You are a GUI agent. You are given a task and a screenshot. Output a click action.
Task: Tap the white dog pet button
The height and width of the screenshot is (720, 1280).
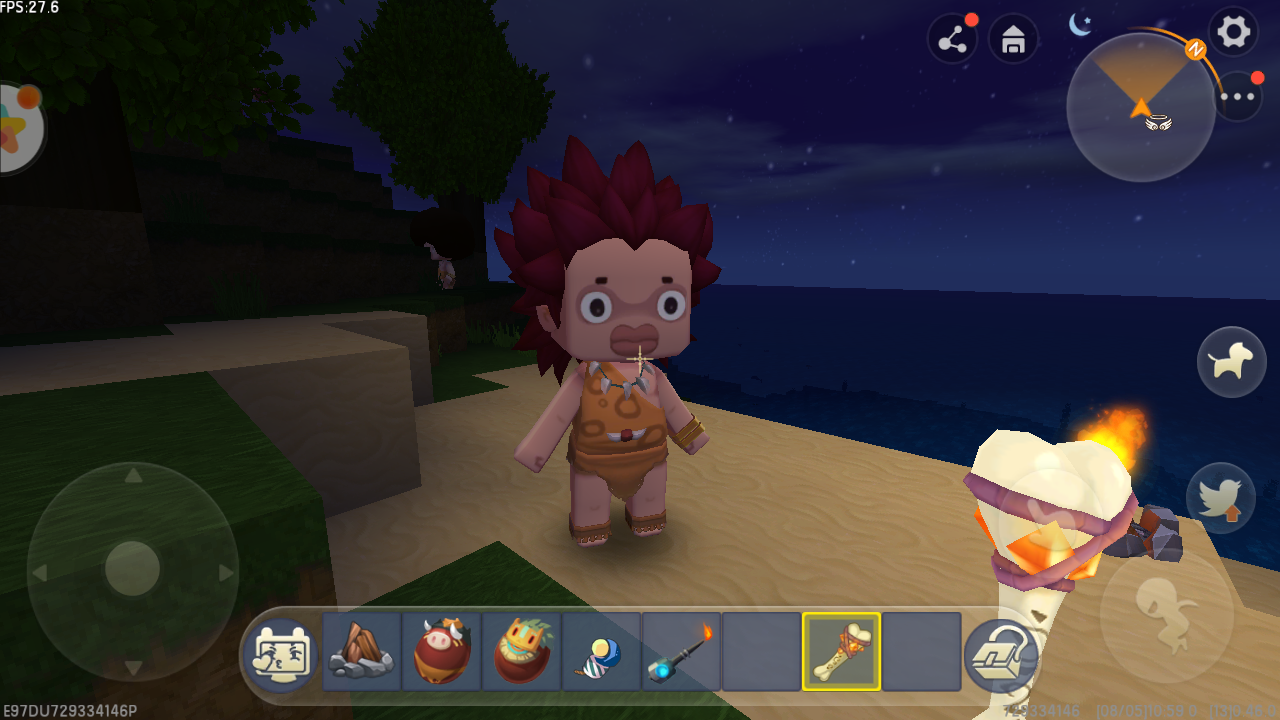coord(1232,362)
